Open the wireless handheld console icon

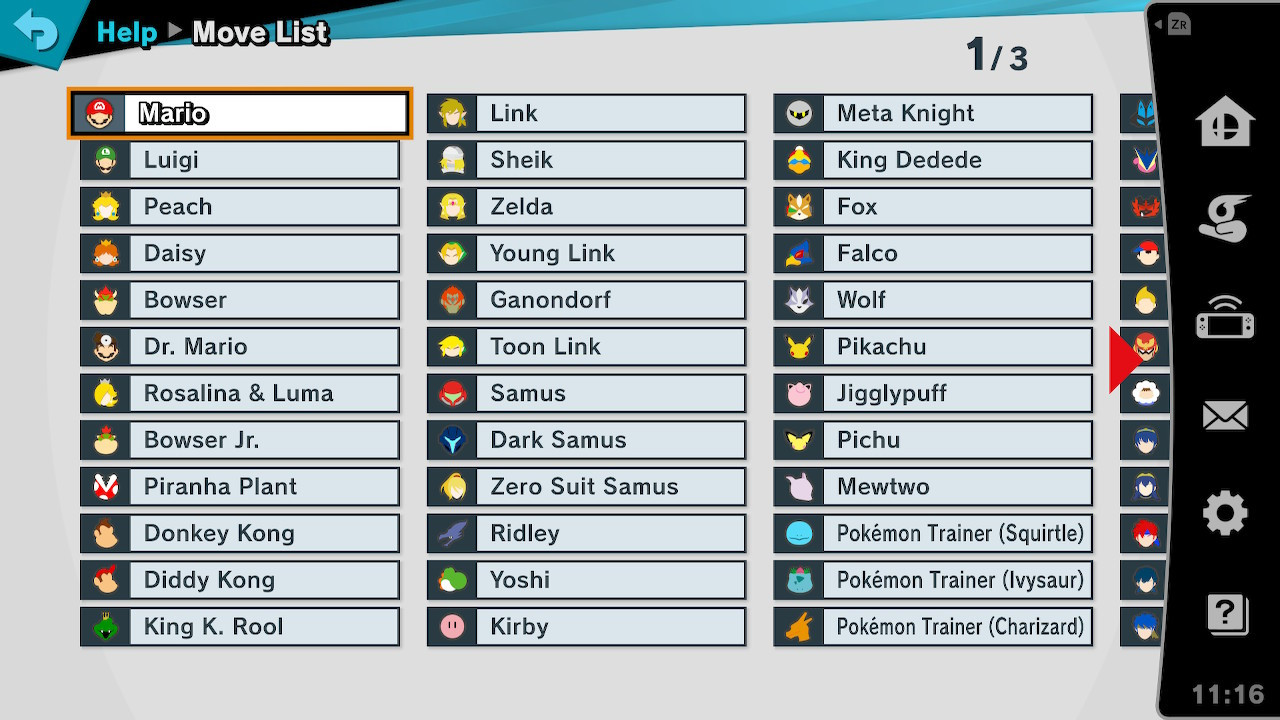(x=1227, y=315)
